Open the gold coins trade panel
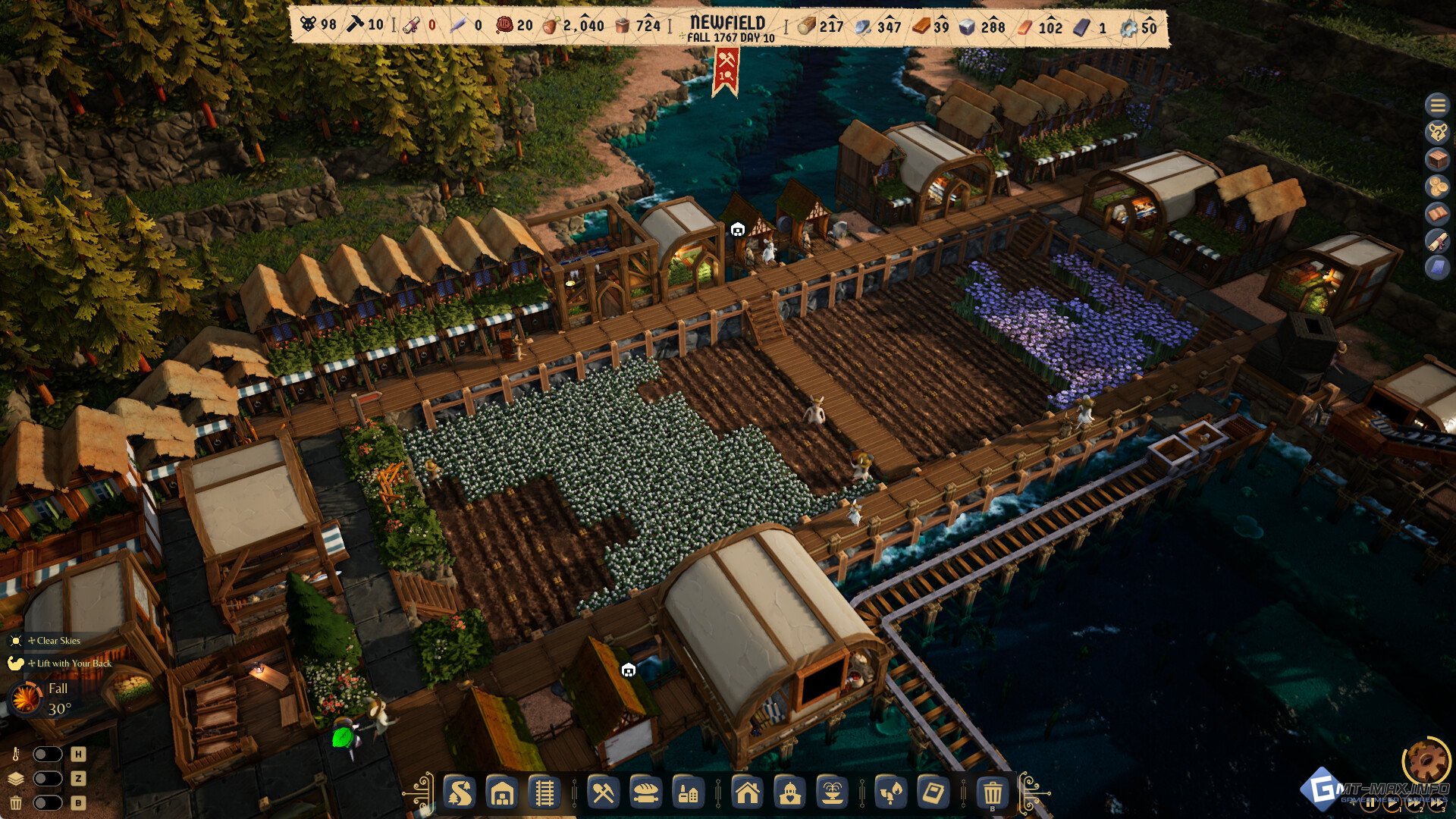 point(1437,187)
